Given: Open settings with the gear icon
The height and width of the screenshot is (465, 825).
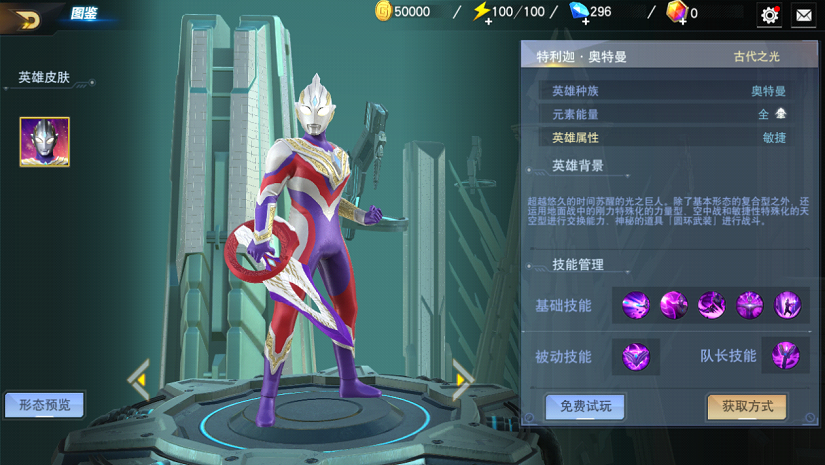Looking at the screenshot, I should (769, 14).
